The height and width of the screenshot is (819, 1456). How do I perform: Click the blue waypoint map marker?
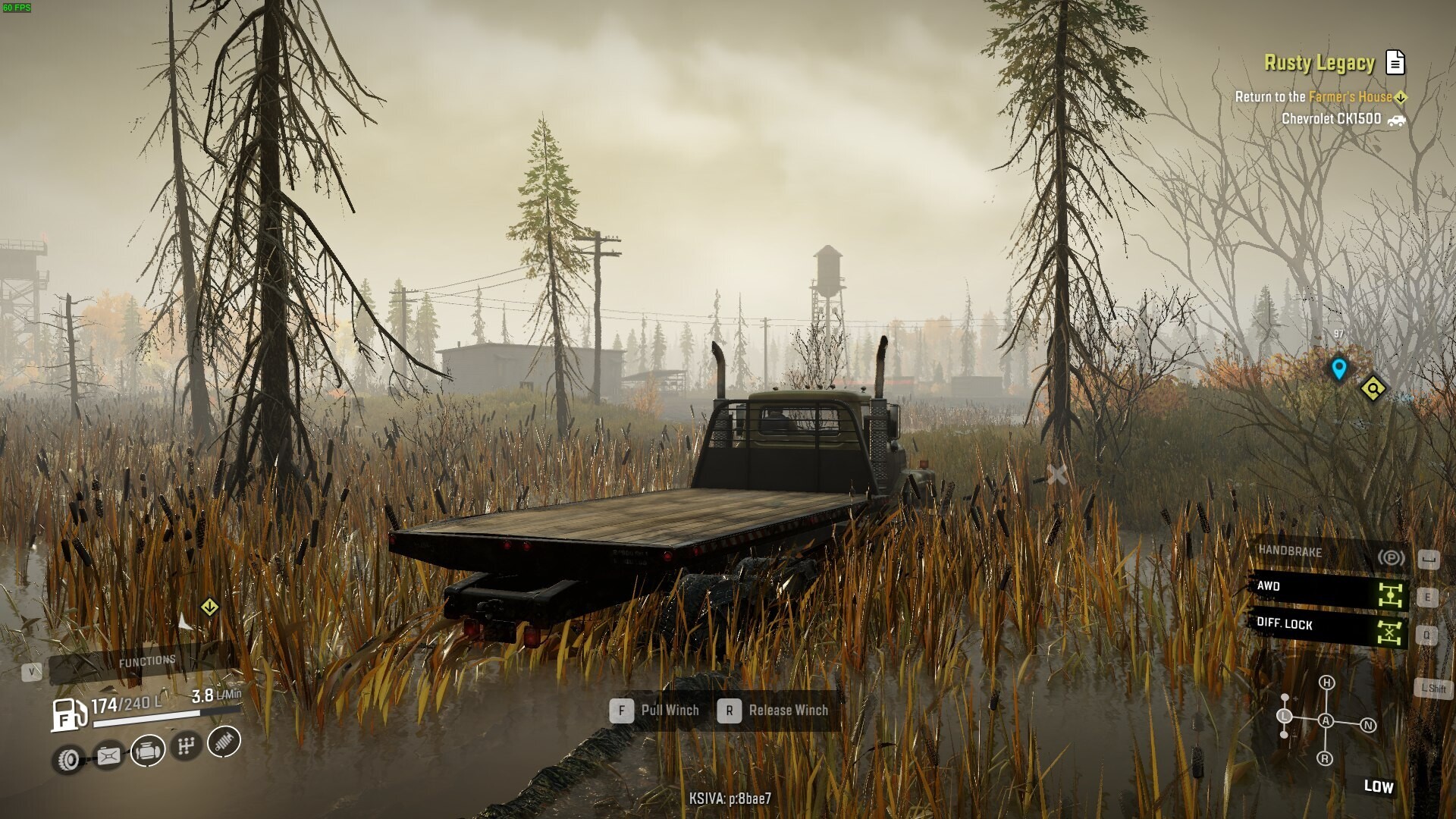click(x=1338, y=369)
